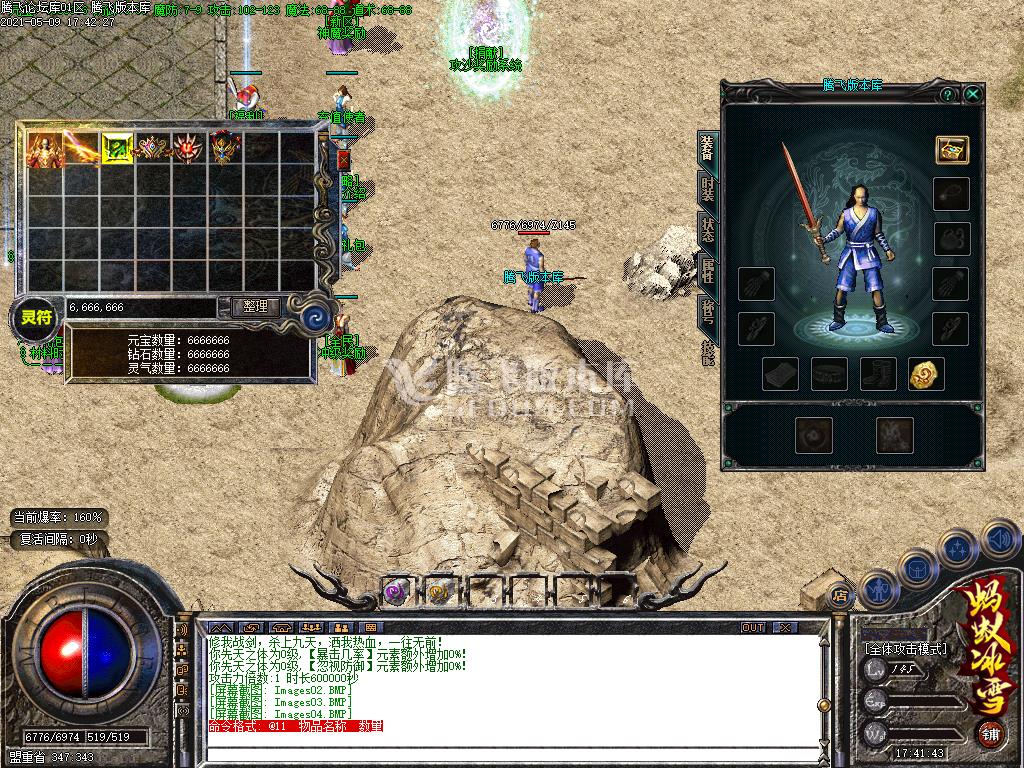Image resolution: width=1024 pixels, height=768 pixels.
Task: Open the help question mark in character panel
Action: click(947, 94)
